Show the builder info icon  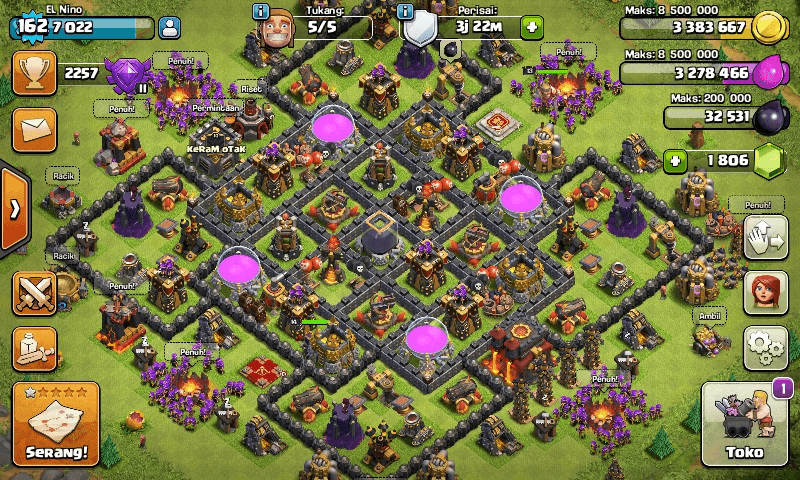click(x=262, y=11)
